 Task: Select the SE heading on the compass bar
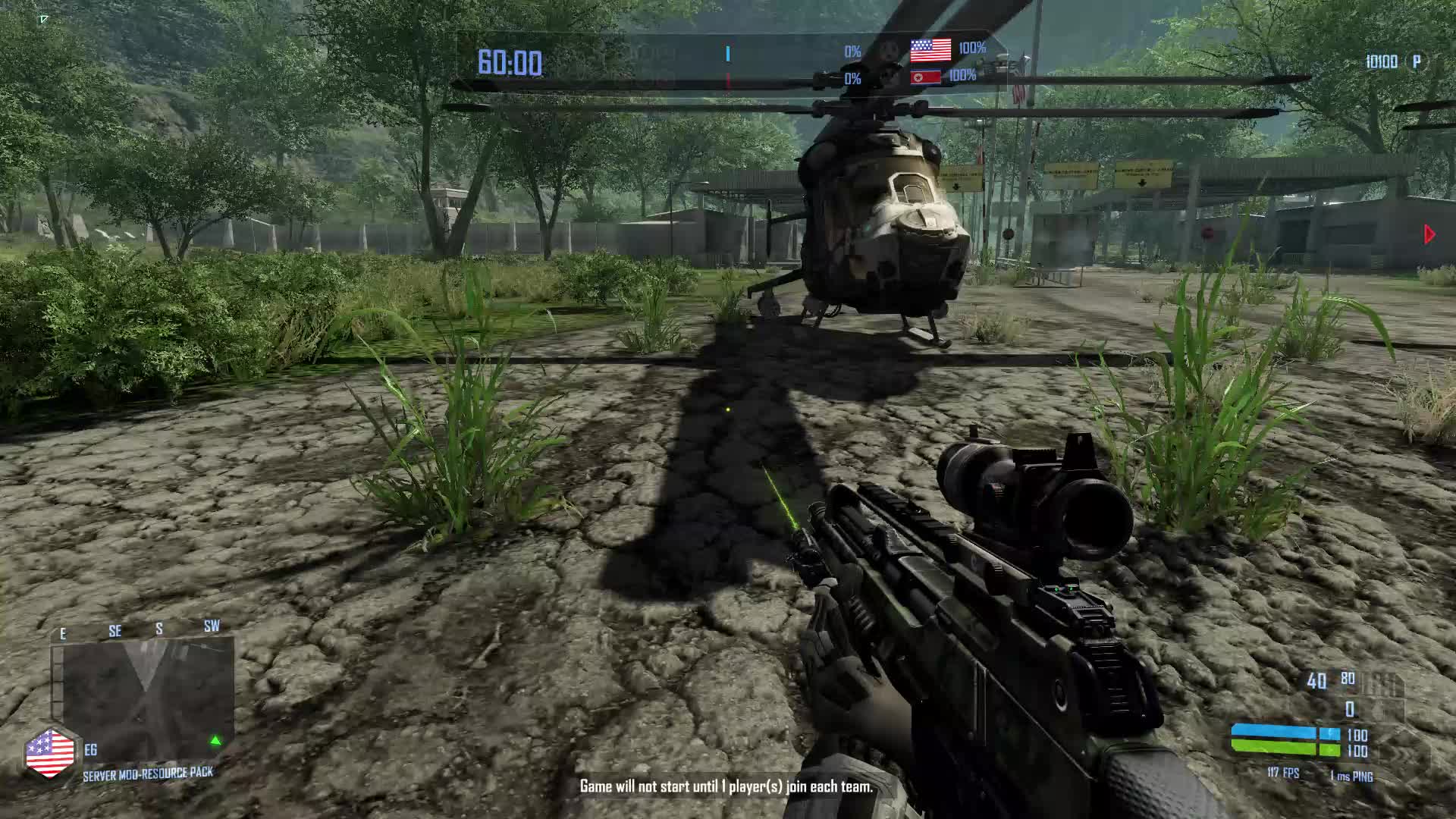(x=115, y=629)
